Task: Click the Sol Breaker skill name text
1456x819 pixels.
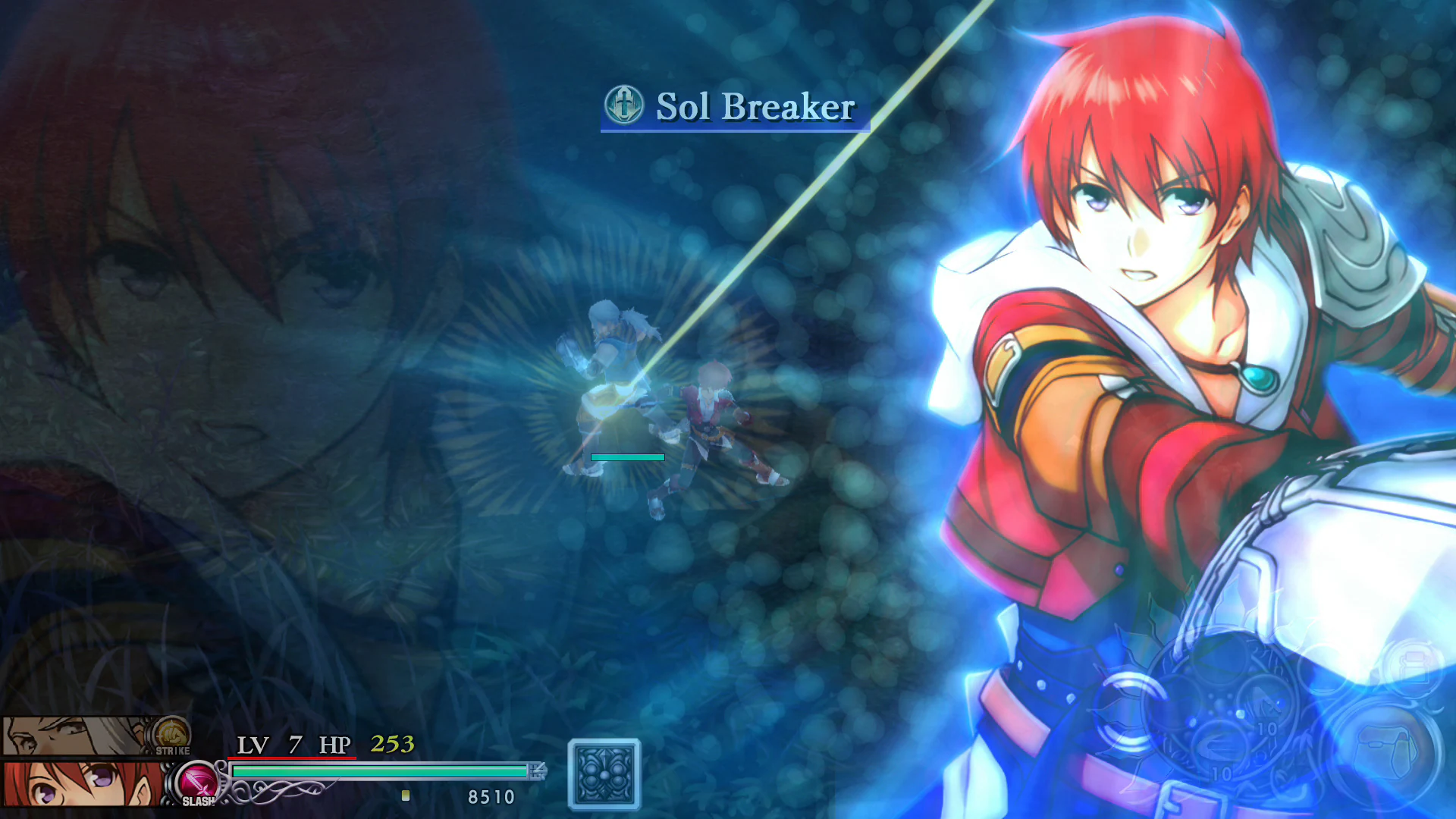Action: pyautogui.click(x=755, y=108)
